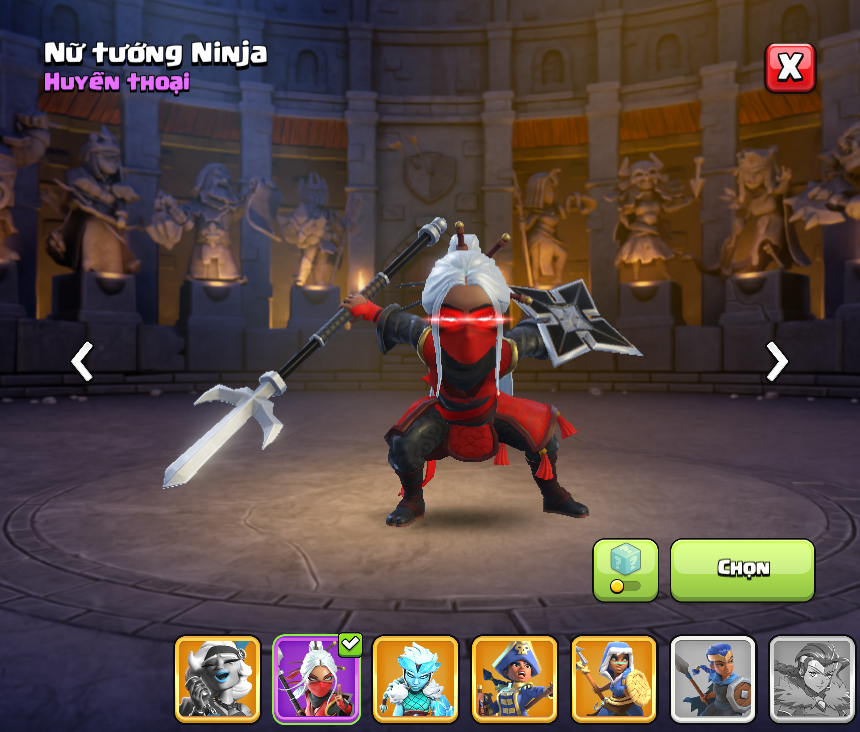Select the silver statue skin with blue lips
Image resolution: width=860 pixels, height=732 pixels.
click(217, 679)
